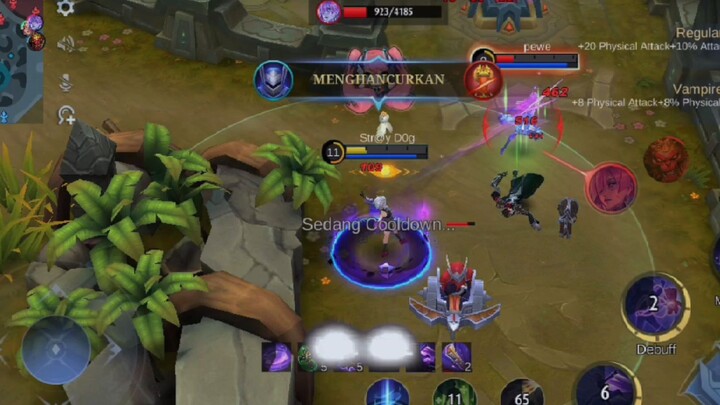
Task: Use the ability showing cooldown 65
Action: click(x=521, y=394)
